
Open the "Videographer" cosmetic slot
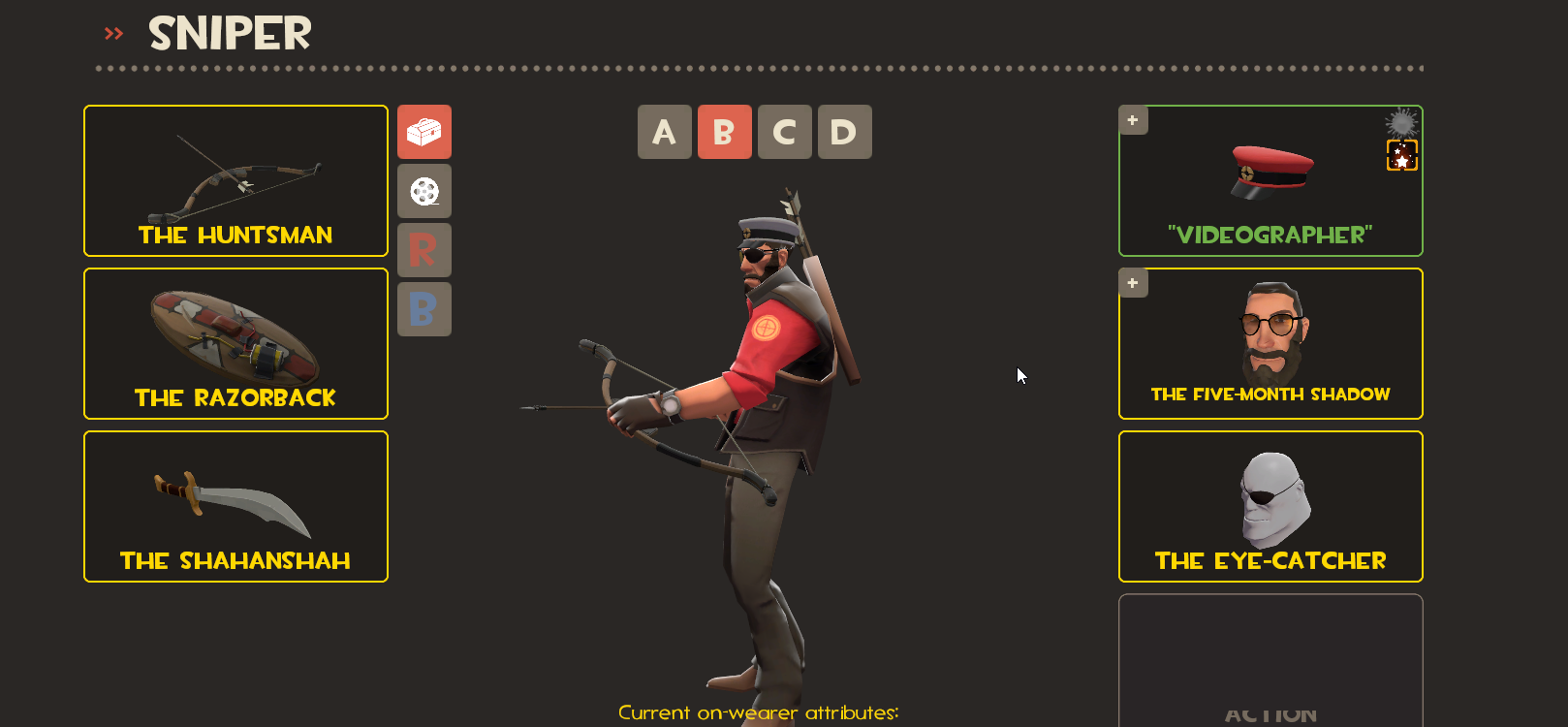tap(1270, 180)
